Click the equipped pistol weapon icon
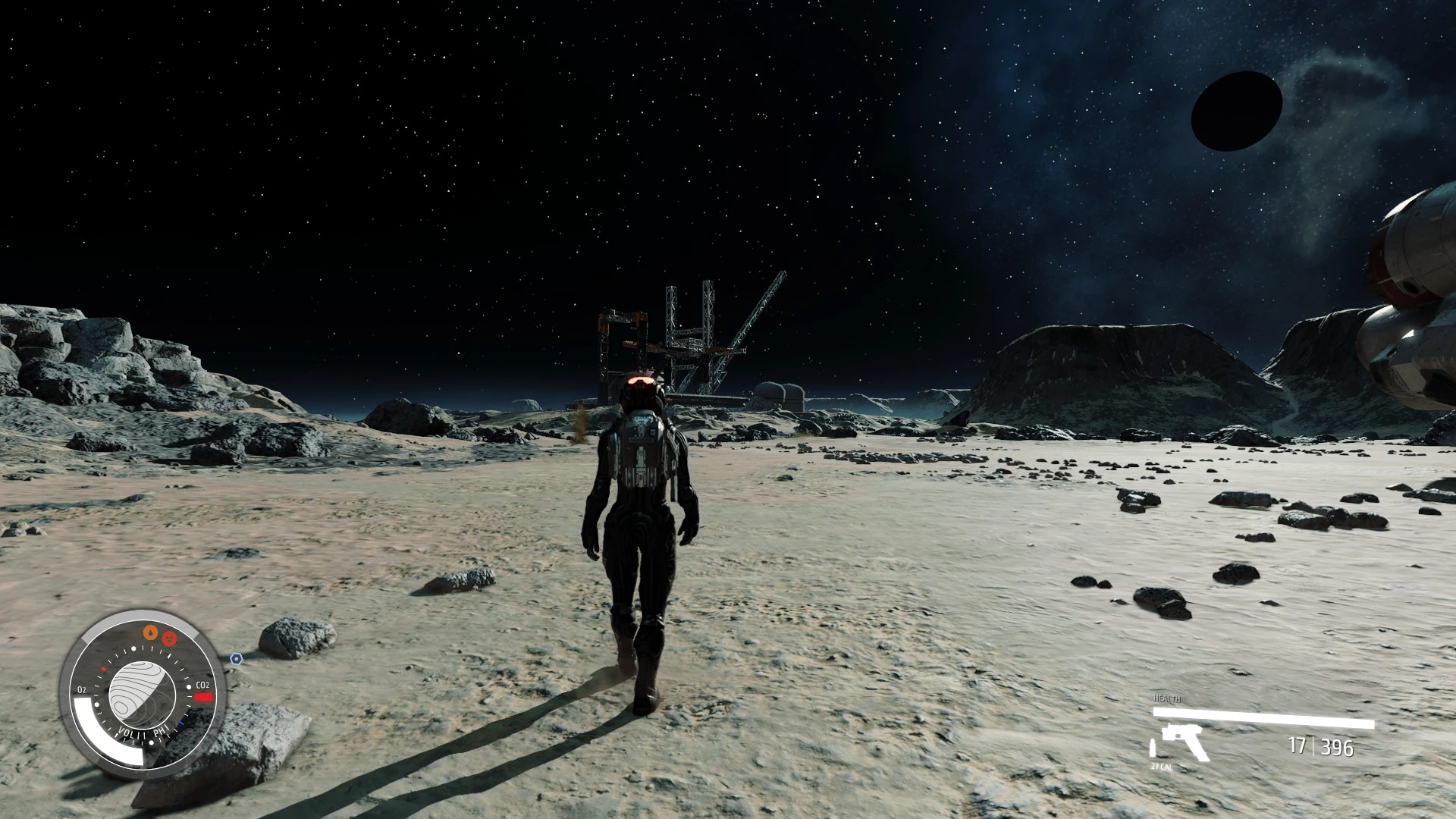This screenshot has height=819, width=1456. click(1181, 742)
